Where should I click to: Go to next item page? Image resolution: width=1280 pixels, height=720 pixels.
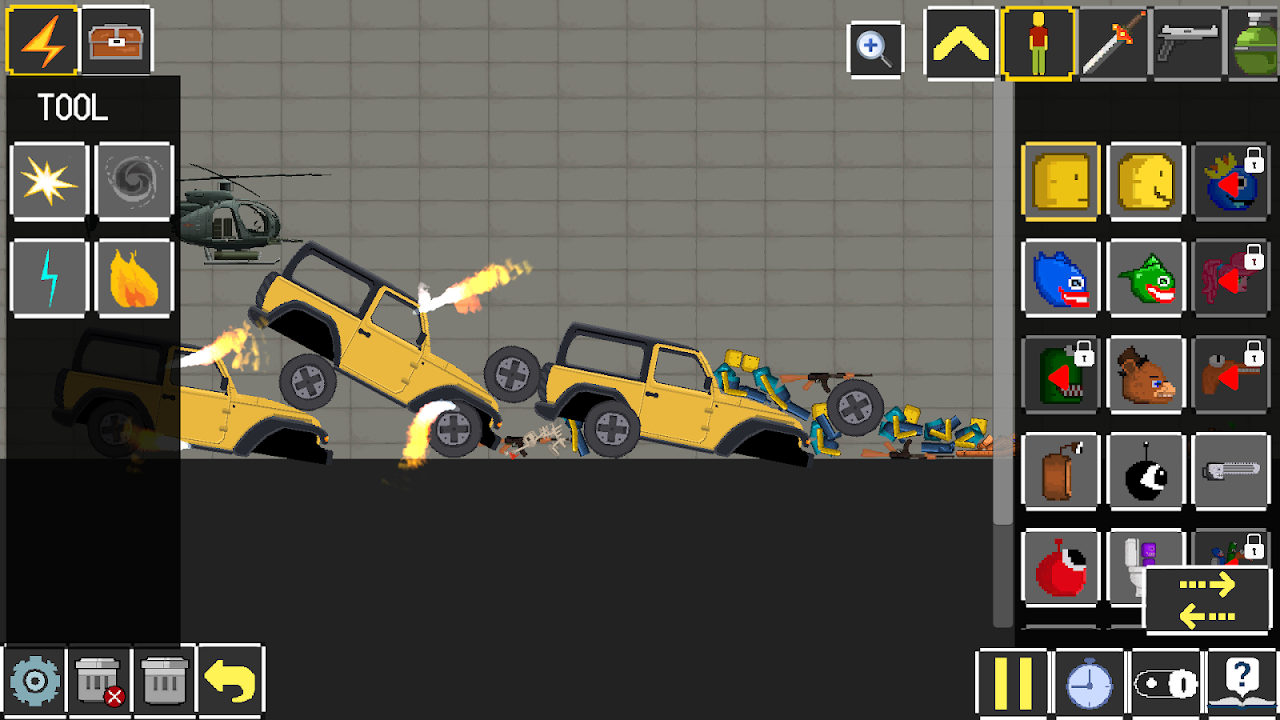click(x=1206, y=585)
